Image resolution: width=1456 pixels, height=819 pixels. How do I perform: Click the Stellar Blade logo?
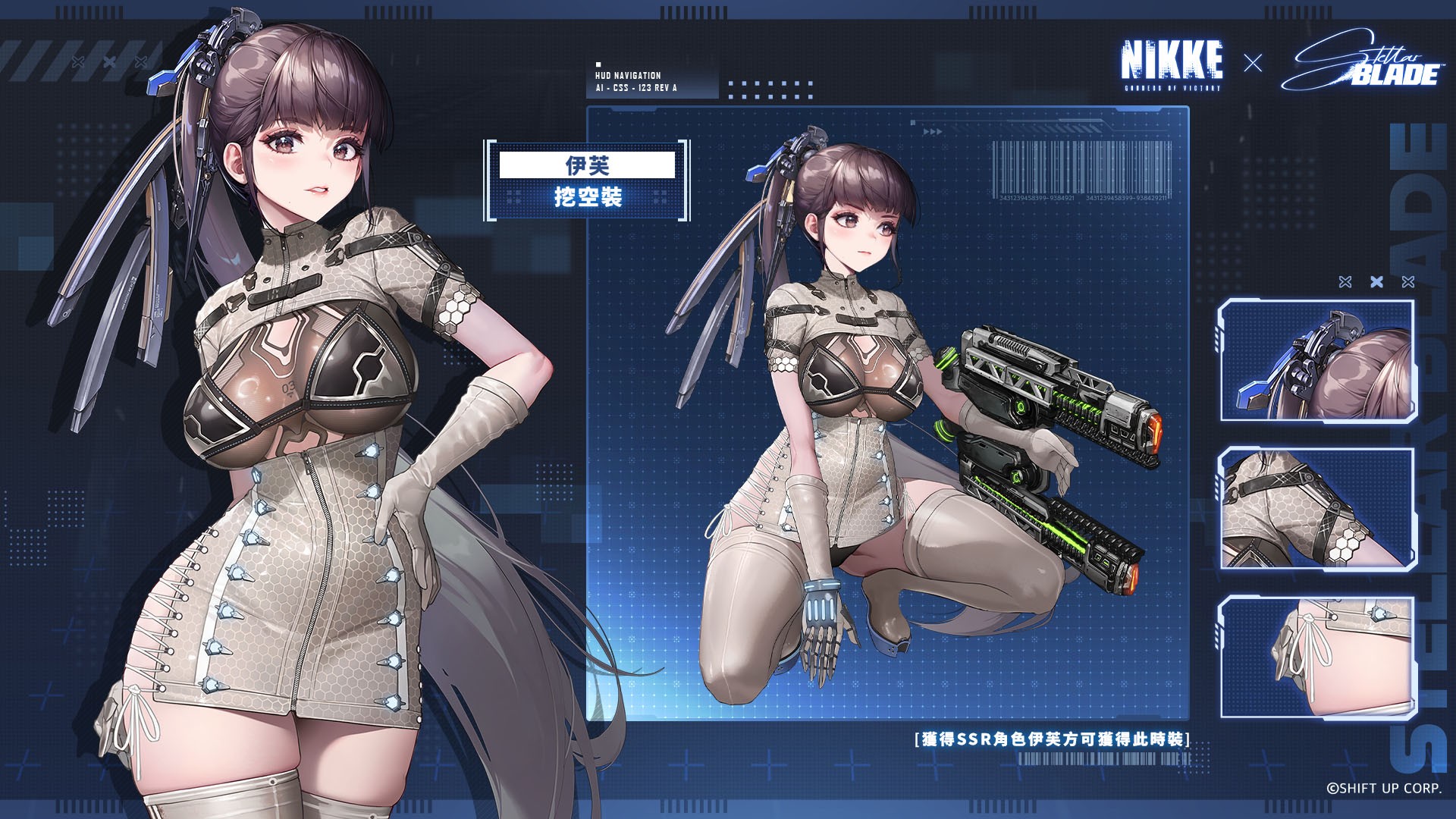(1363, 62)
